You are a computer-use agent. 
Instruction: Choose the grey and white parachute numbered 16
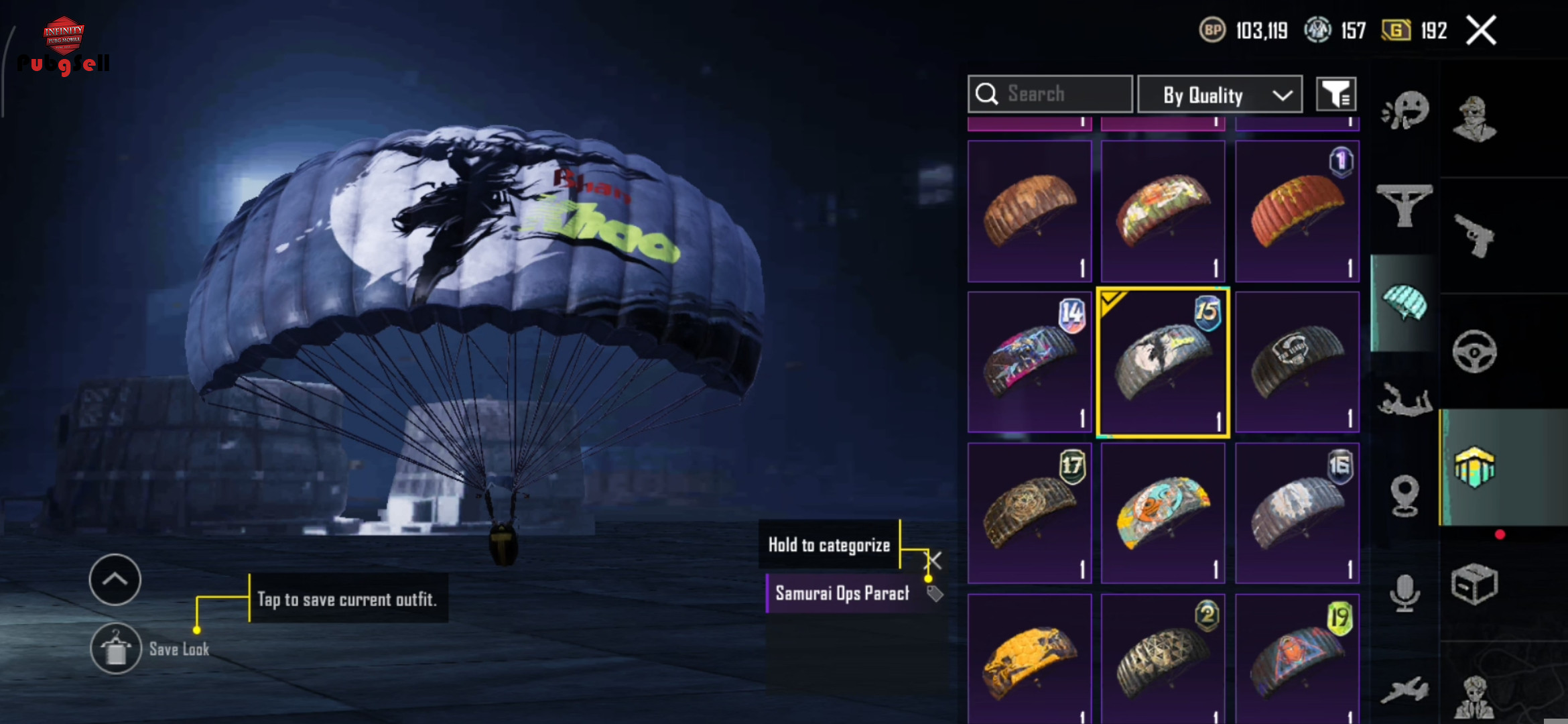click(x=1297, y=513)
